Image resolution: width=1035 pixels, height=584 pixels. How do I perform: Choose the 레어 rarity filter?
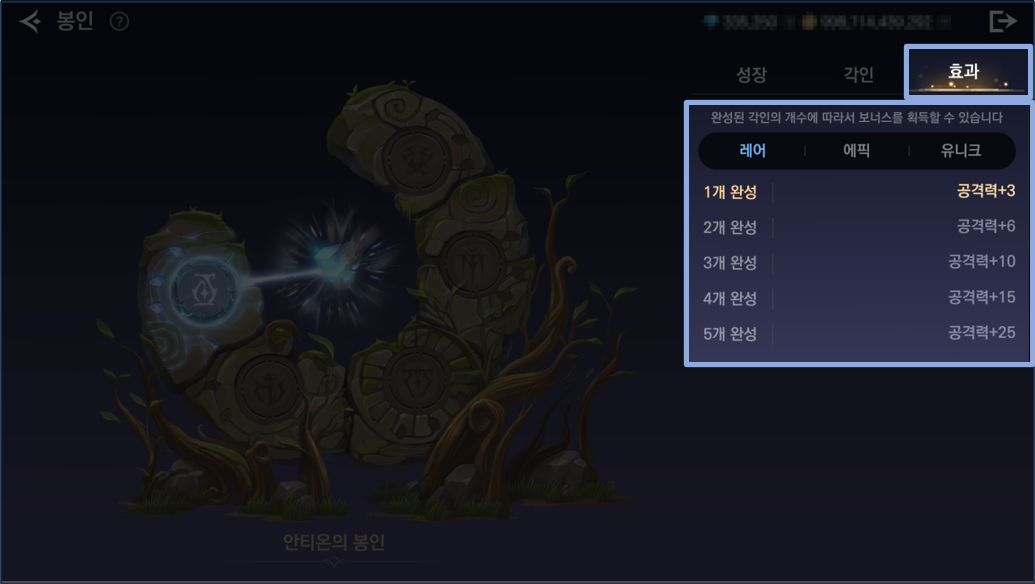point(752,151)
